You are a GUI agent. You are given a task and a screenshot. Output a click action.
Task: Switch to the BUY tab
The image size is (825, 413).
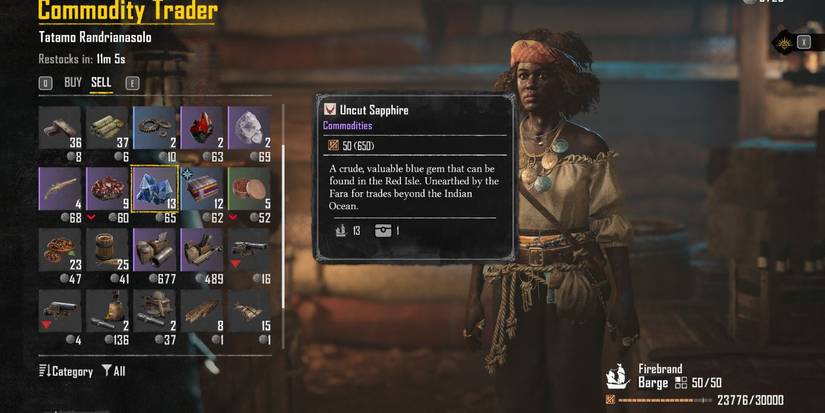click(73, 83)
